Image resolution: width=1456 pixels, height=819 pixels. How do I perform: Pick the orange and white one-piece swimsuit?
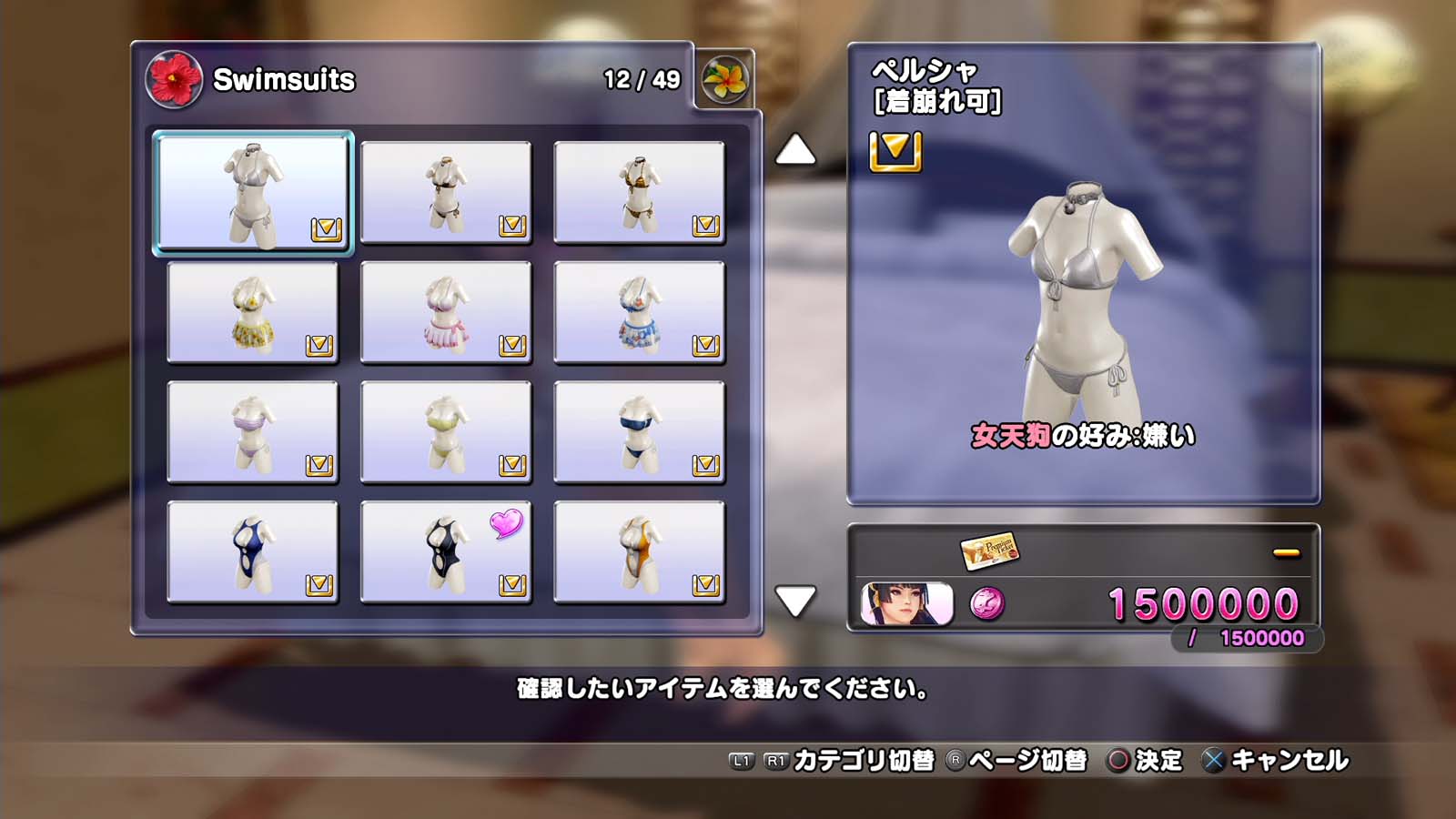(639, 552)
